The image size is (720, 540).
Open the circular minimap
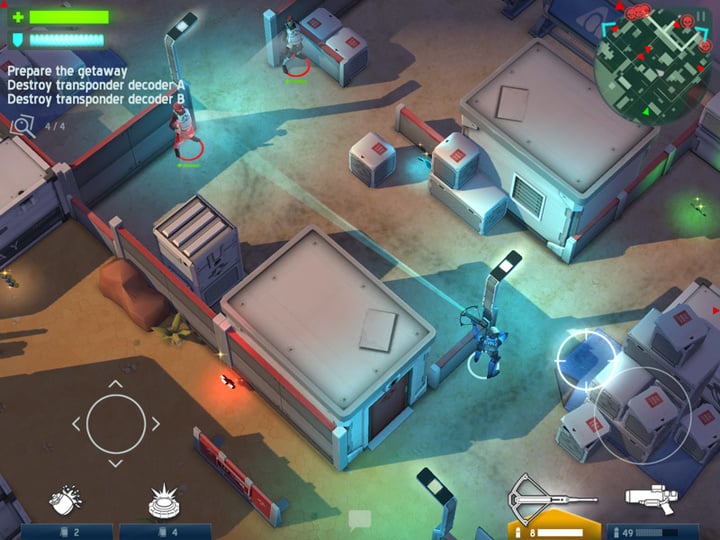point(652,62)
